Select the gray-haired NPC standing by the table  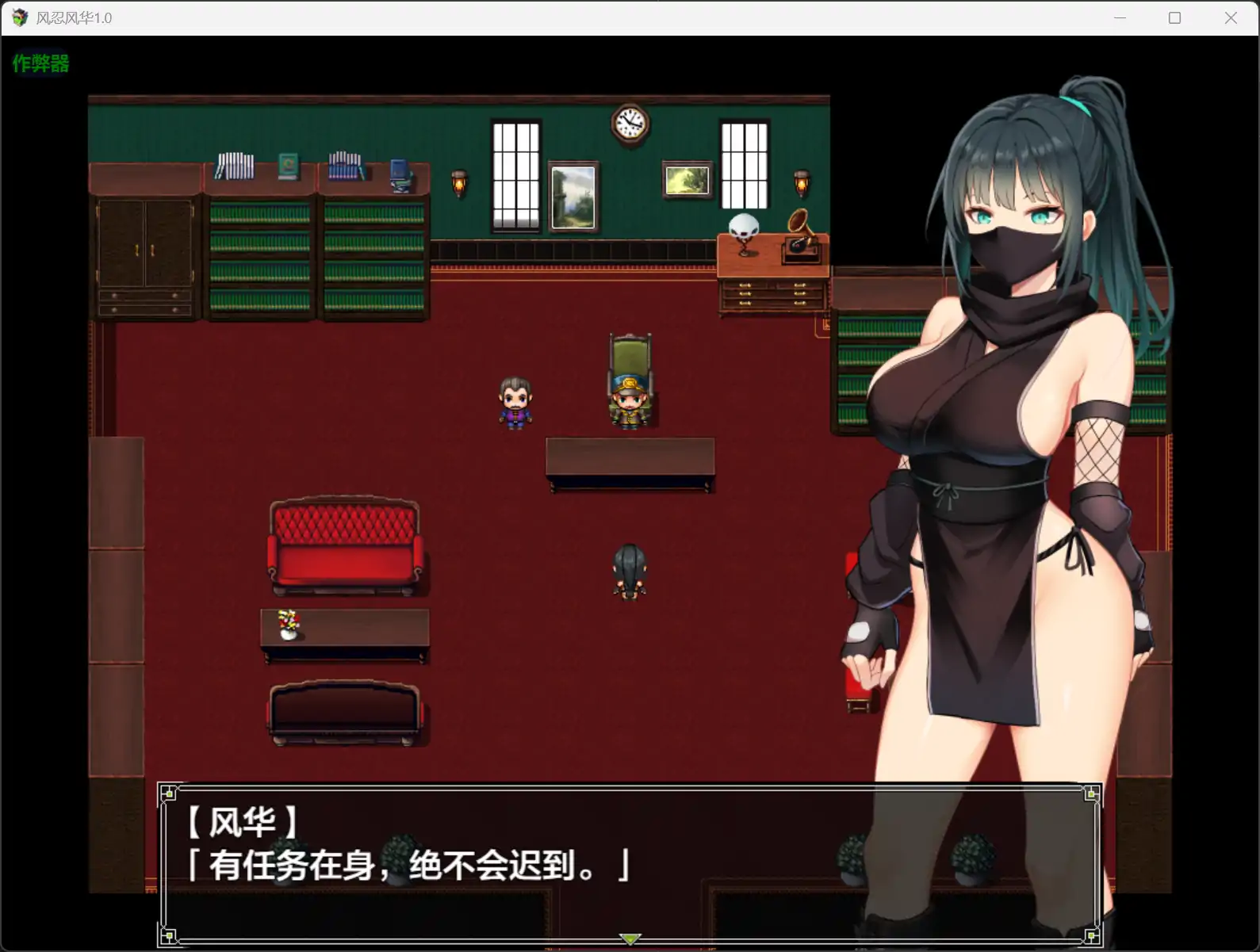coord(517,404)
